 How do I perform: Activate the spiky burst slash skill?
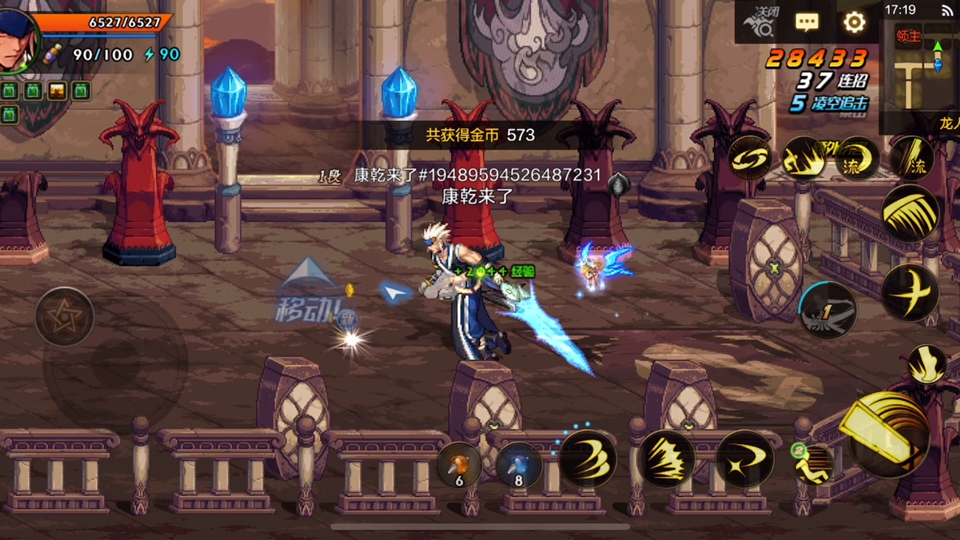coord(666,458)
